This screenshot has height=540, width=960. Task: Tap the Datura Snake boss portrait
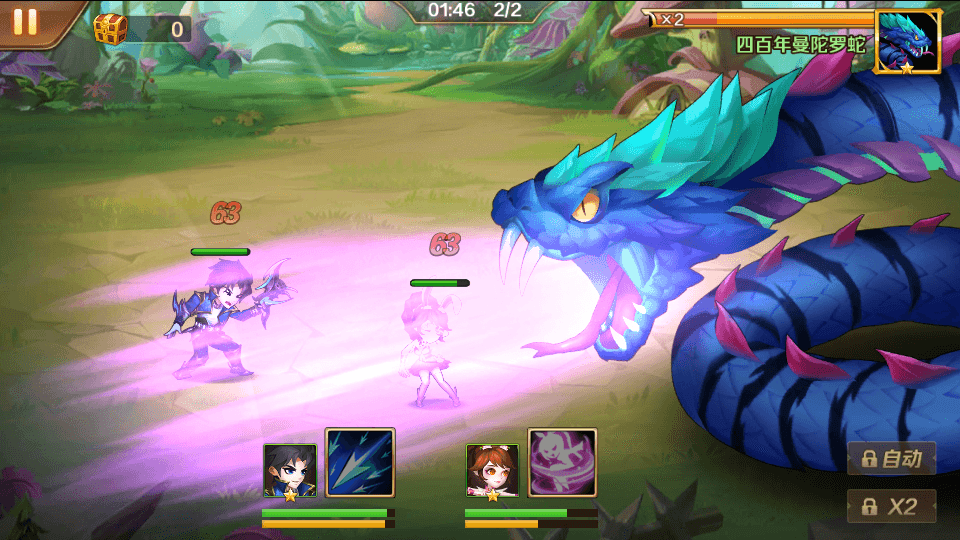tap(908, 42)
